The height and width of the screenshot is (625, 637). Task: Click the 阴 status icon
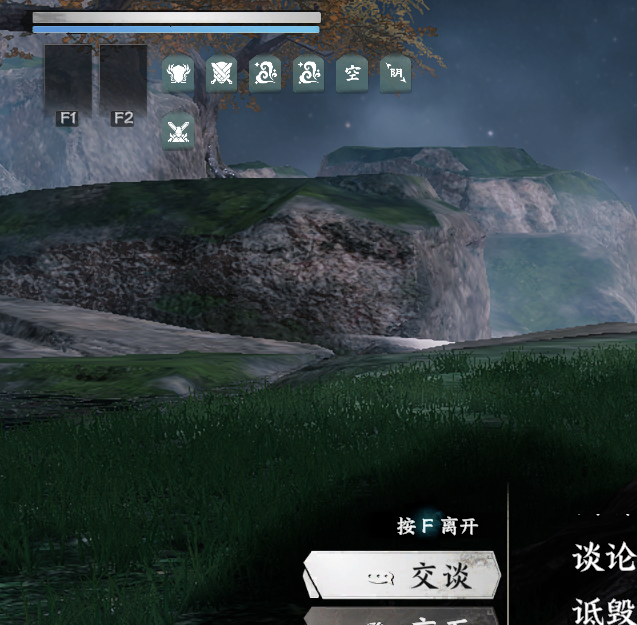(395, 74)
